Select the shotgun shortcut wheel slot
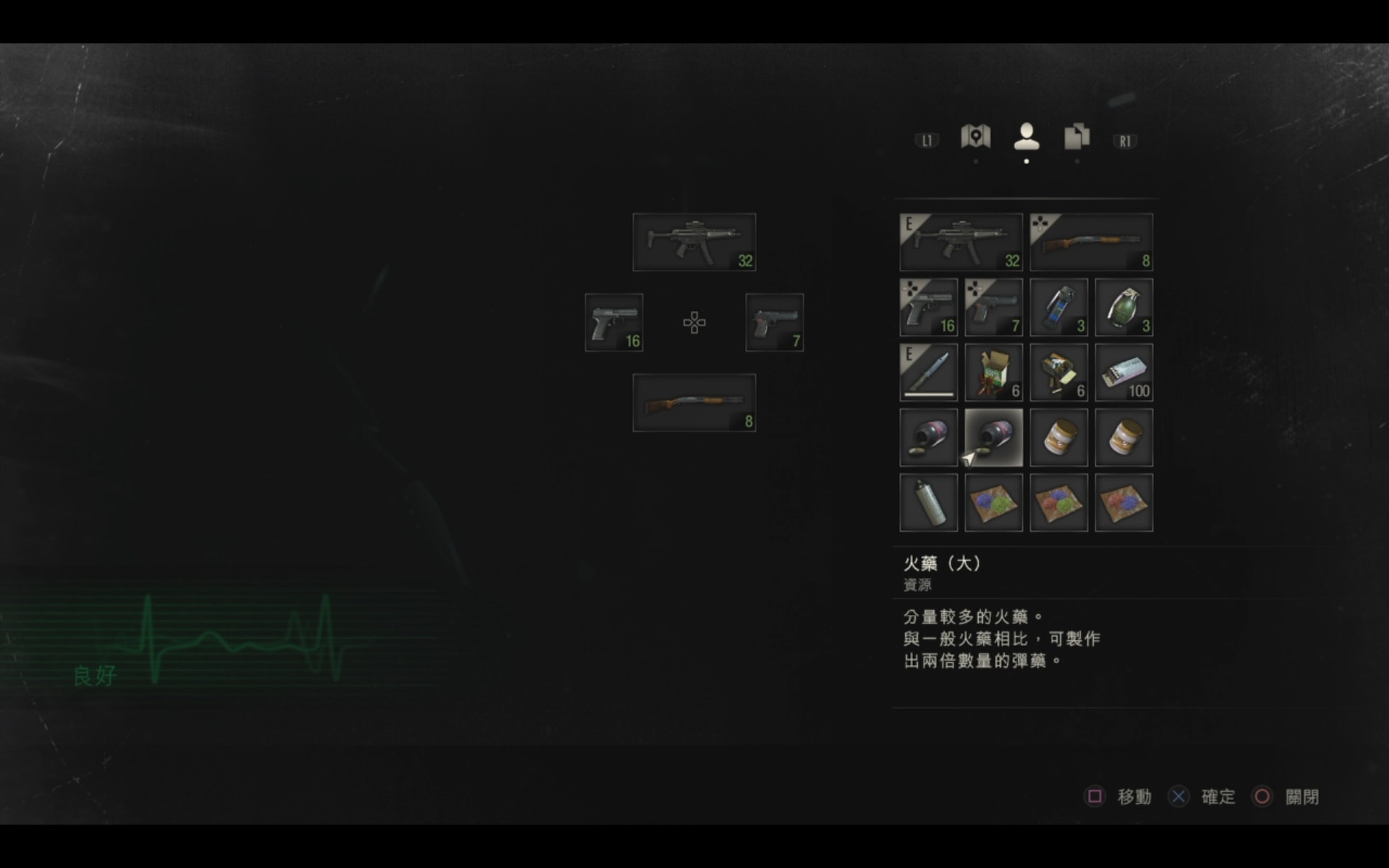Image resolution: width=1389 pixels, height=868 pixels. pos(694,403)
